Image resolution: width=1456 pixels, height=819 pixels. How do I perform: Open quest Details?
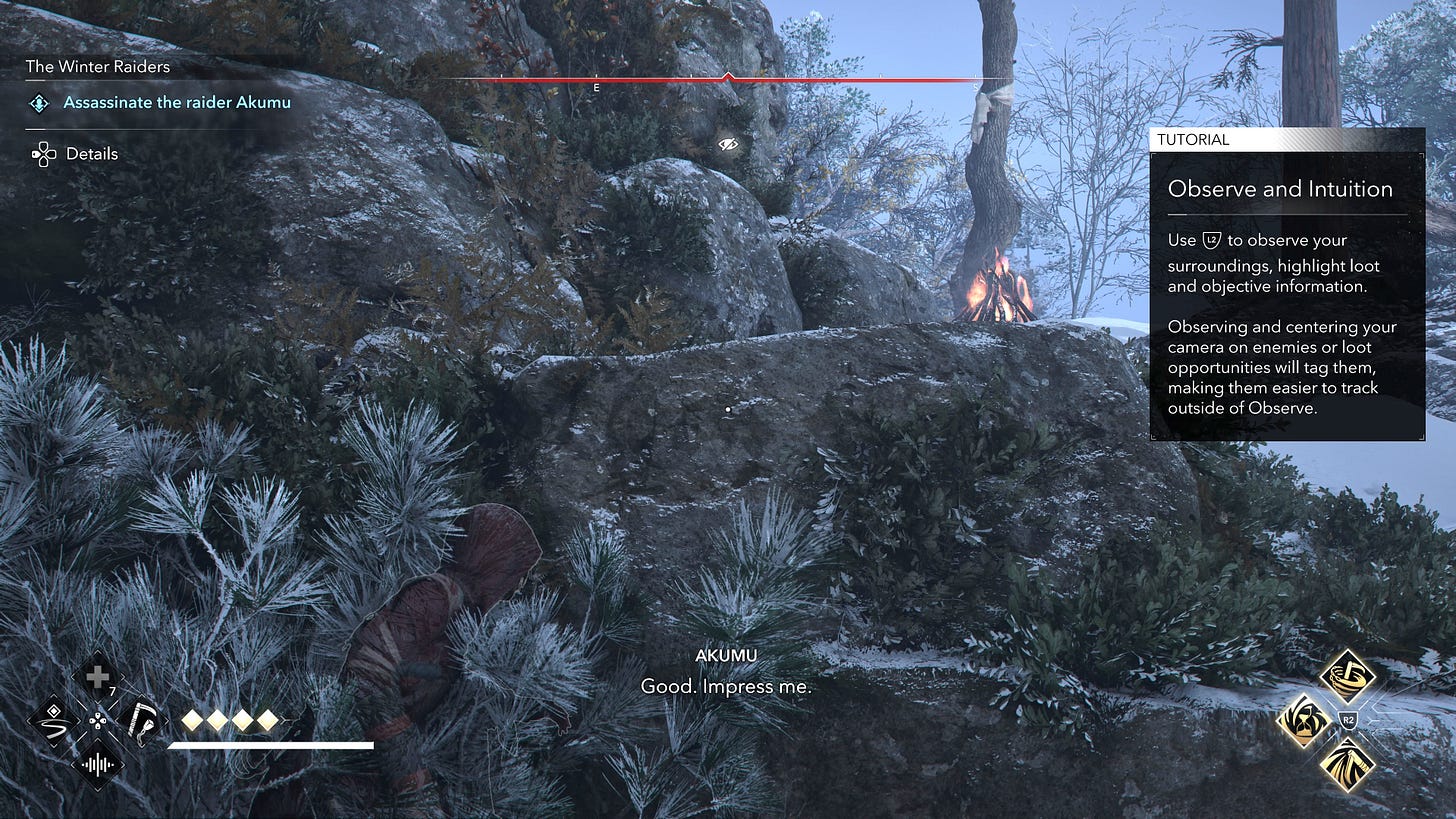(91, 154)
